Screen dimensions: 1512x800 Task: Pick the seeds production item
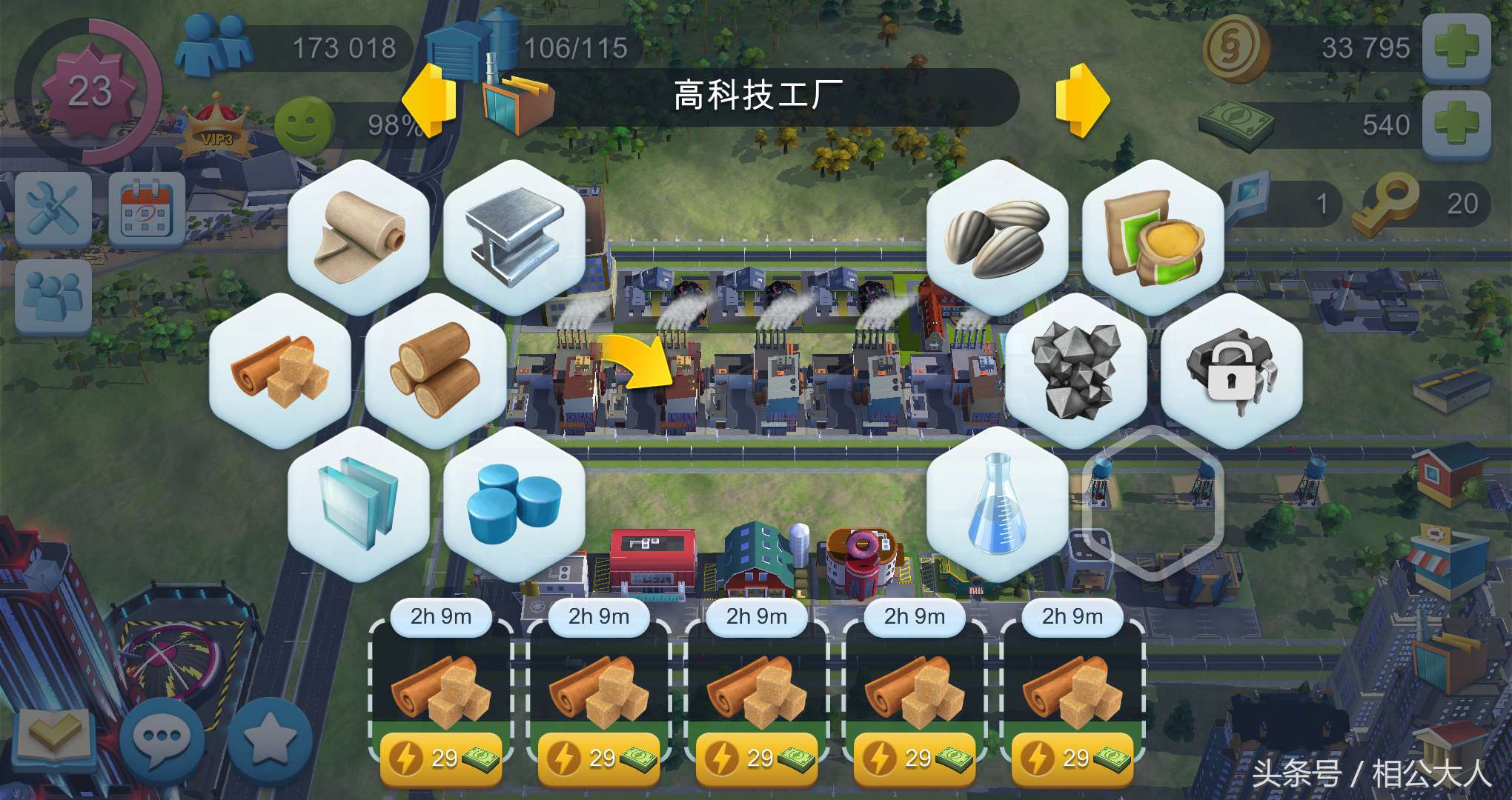click(x=997, y=233)
